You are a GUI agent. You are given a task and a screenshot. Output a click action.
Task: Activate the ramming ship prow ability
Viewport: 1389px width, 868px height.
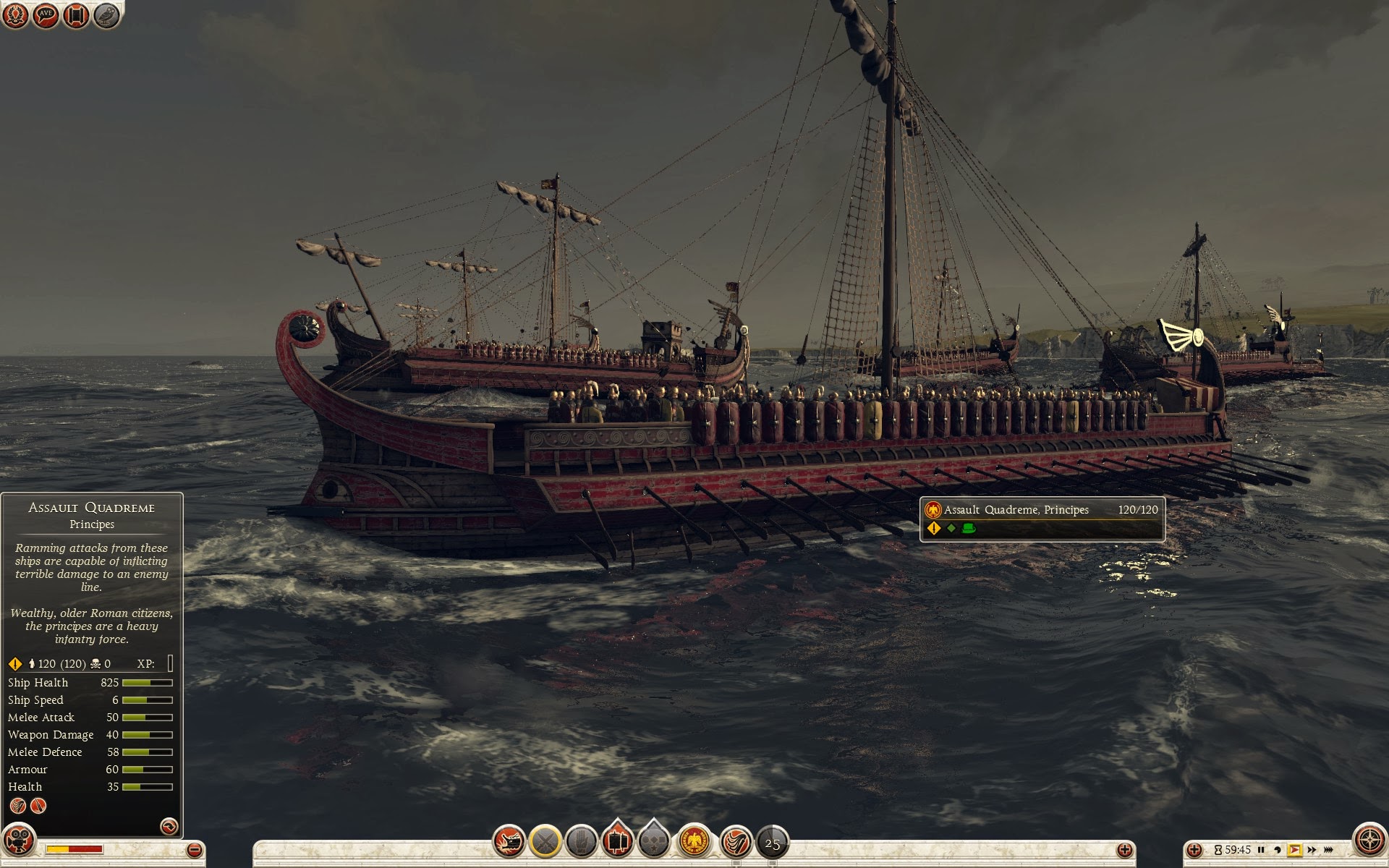coord(509,842)
